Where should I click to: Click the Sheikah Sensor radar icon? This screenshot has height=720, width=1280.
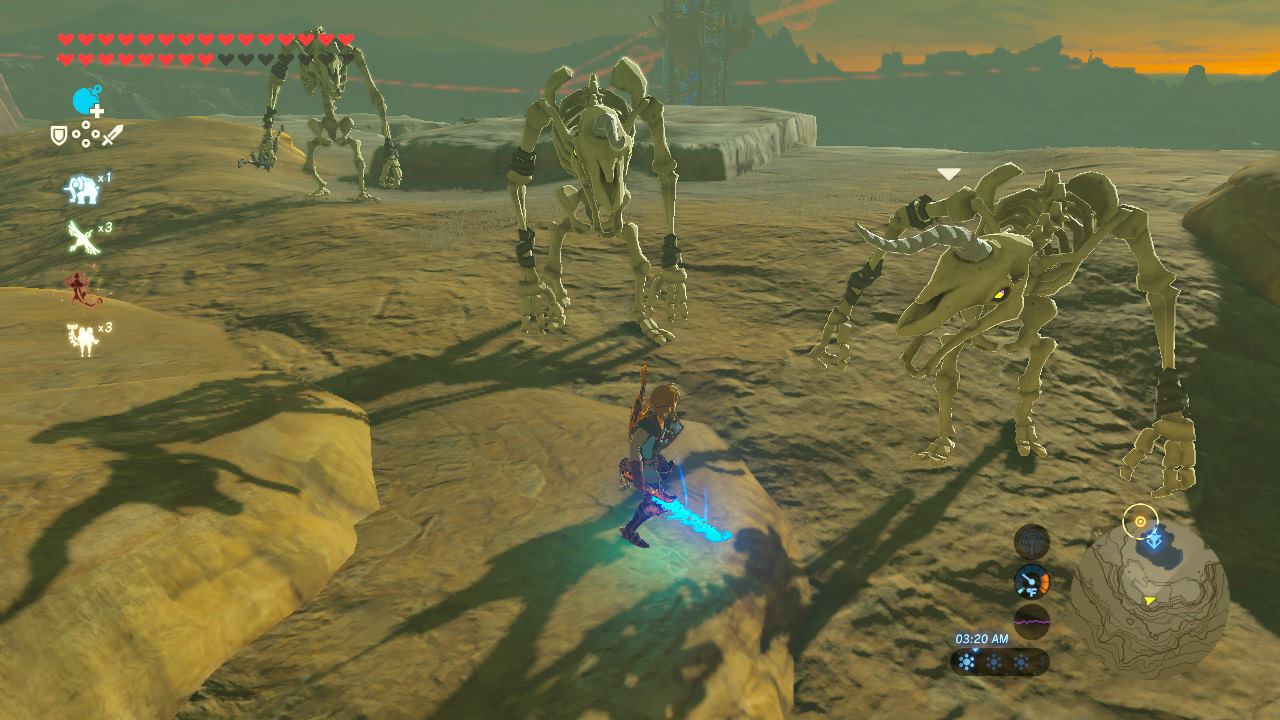[1031, 542]
